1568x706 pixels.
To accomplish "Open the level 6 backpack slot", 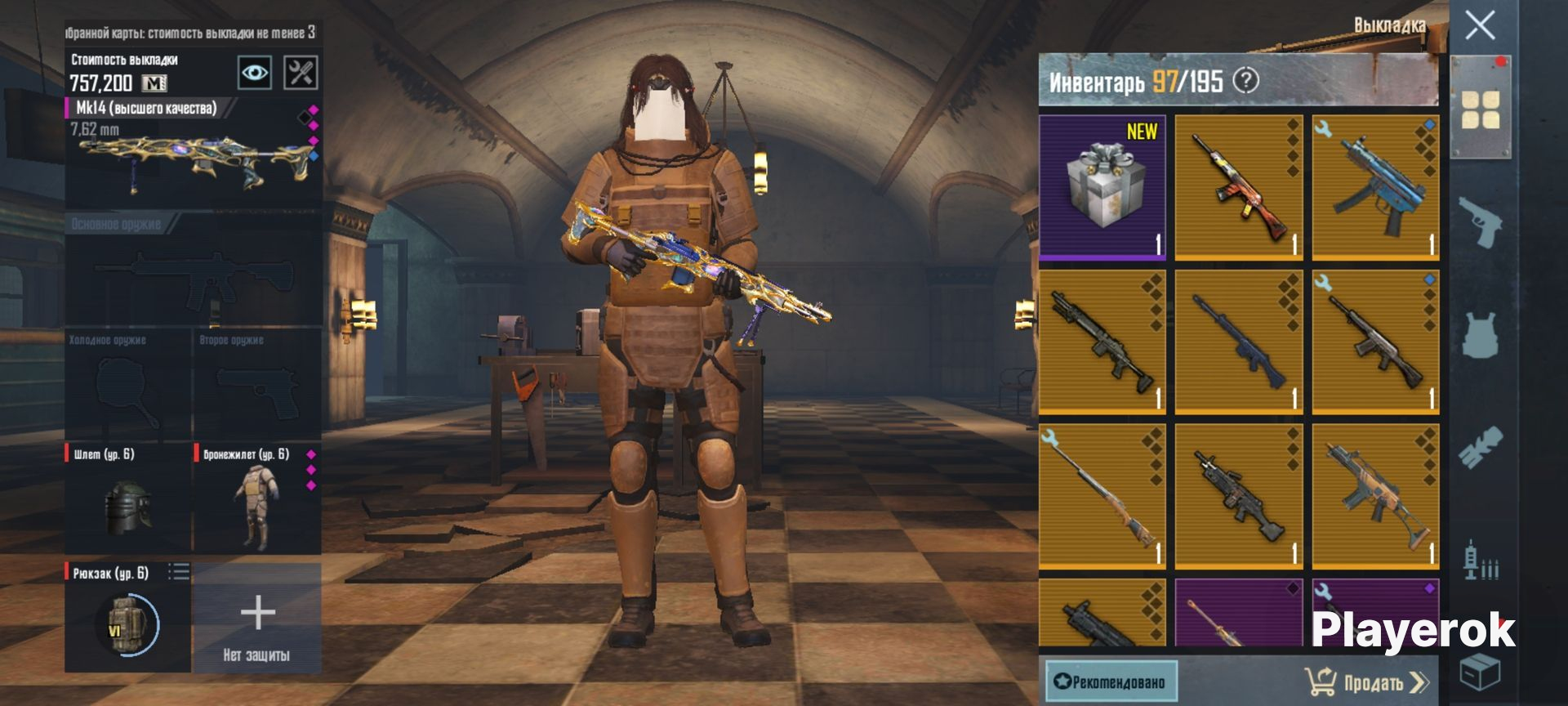I will [128, 618].
